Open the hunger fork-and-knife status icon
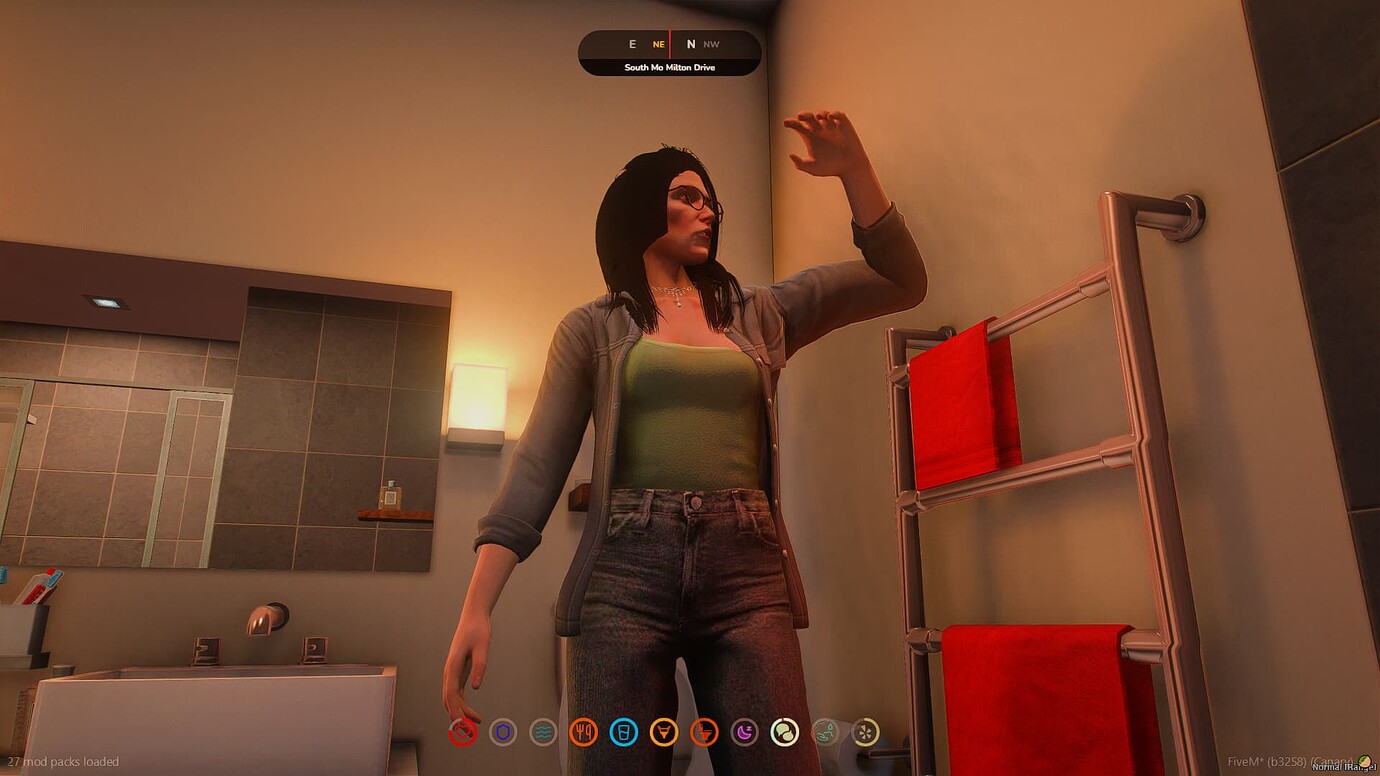This screenshot has height=776, width=1380. pos(584,732)
